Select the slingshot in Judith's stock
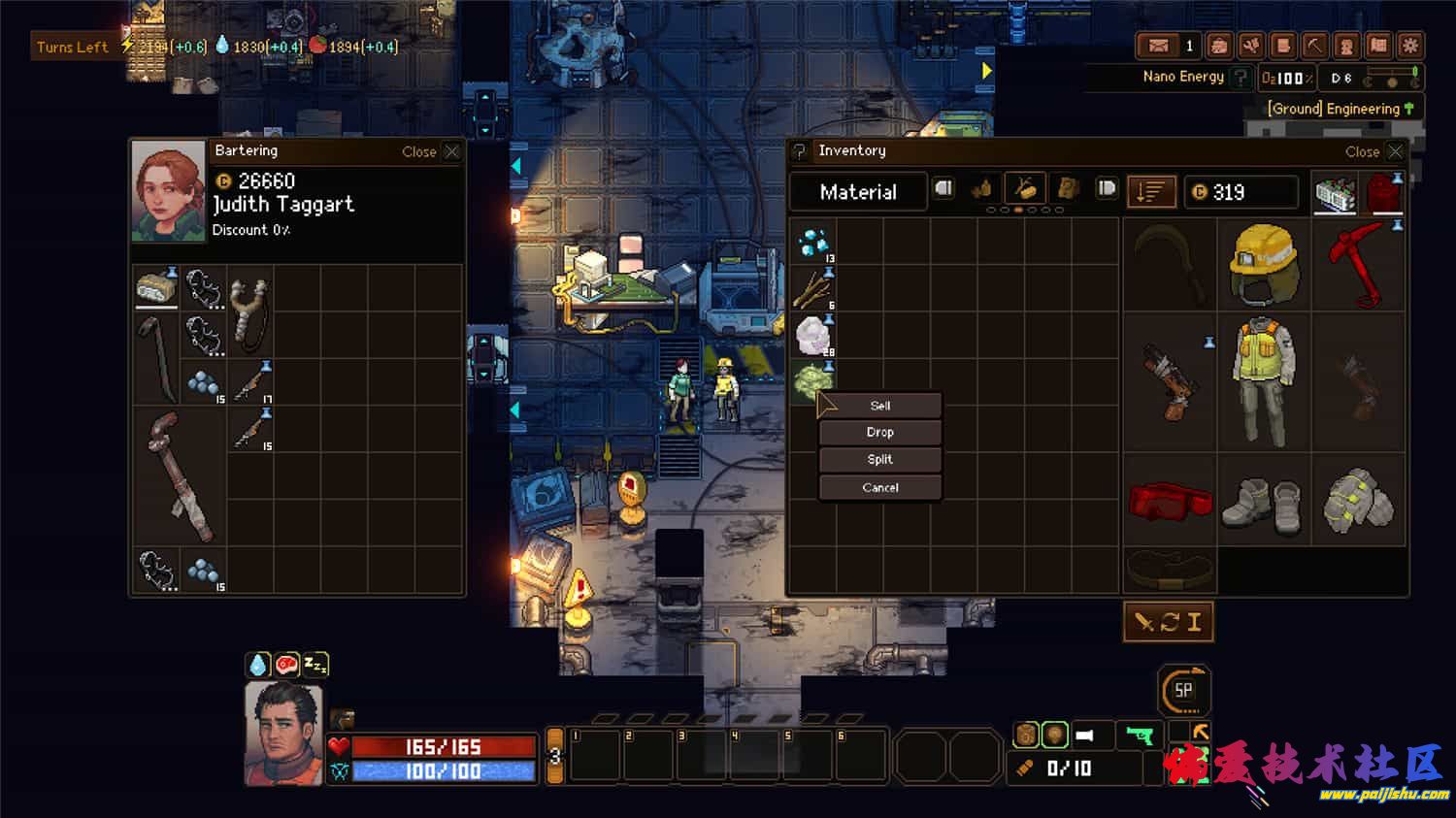The height and width of the screenshot is (818, 1456). [251, 312]
